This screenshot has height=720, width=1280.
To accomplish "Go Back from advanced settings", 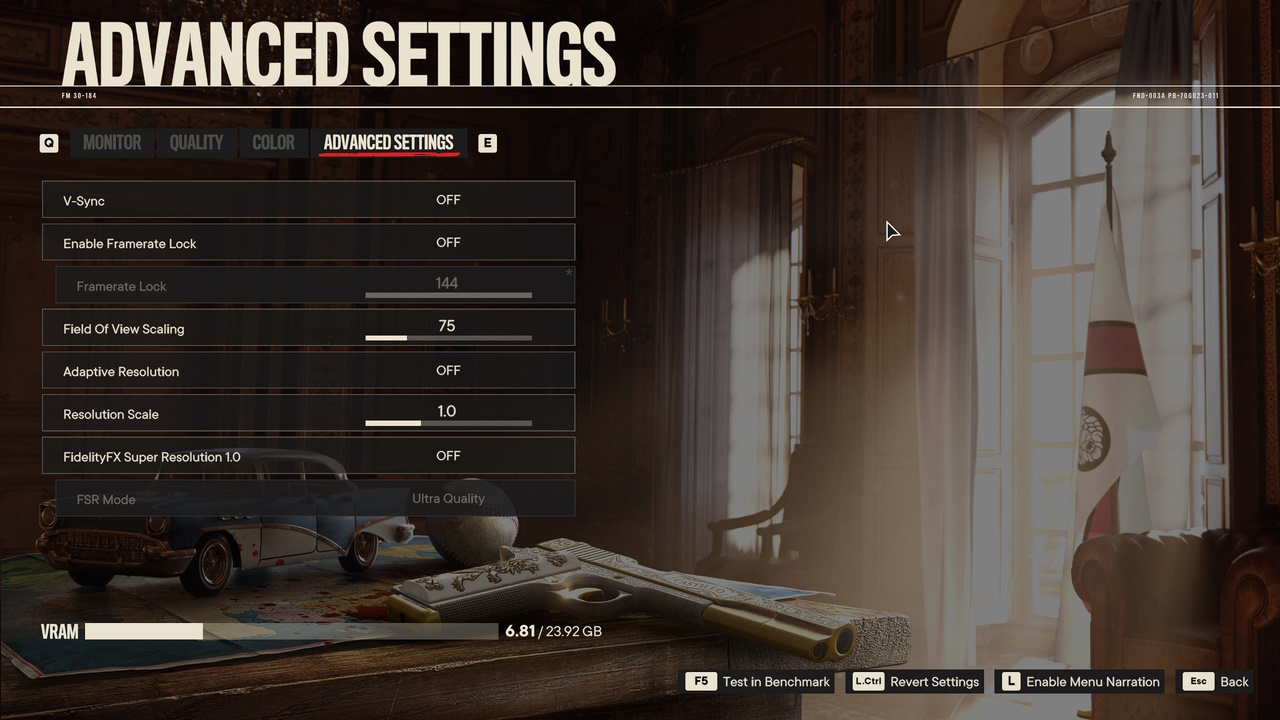I will click(x=1216, y=682).
